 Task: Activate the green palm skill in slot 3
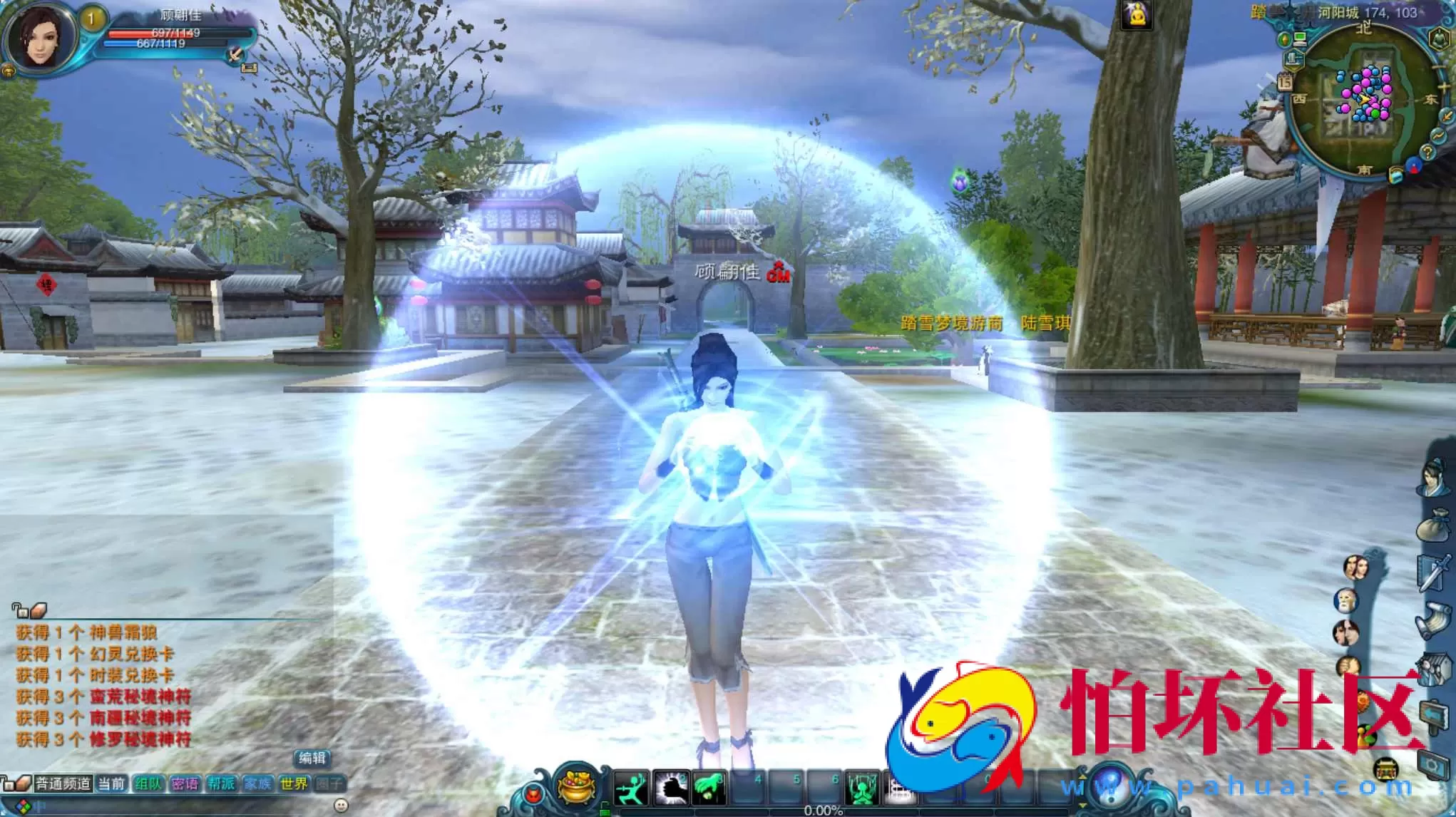pos(708,787)
